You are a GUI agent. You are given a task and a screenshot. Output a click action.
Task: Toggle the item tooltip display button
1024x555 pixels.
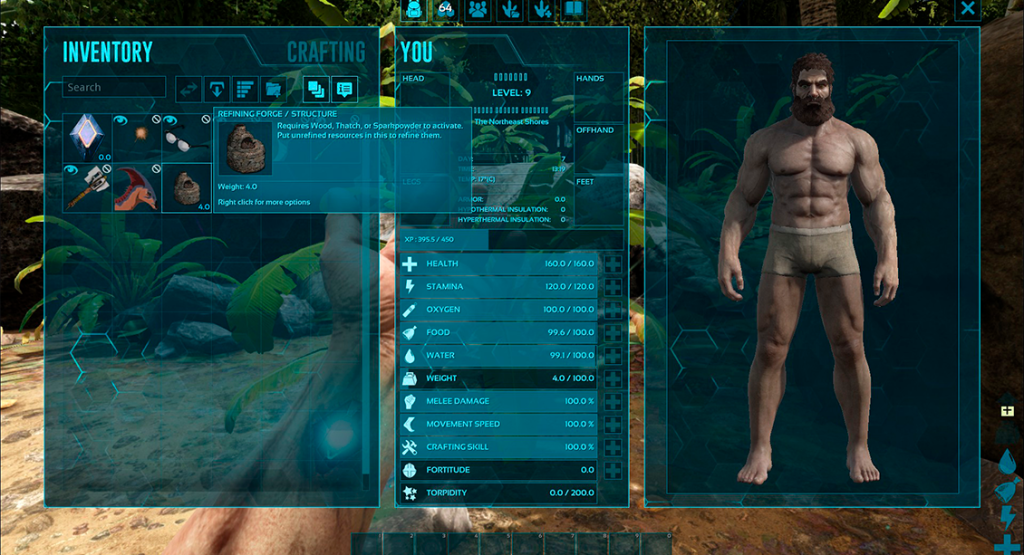point(345,89)
